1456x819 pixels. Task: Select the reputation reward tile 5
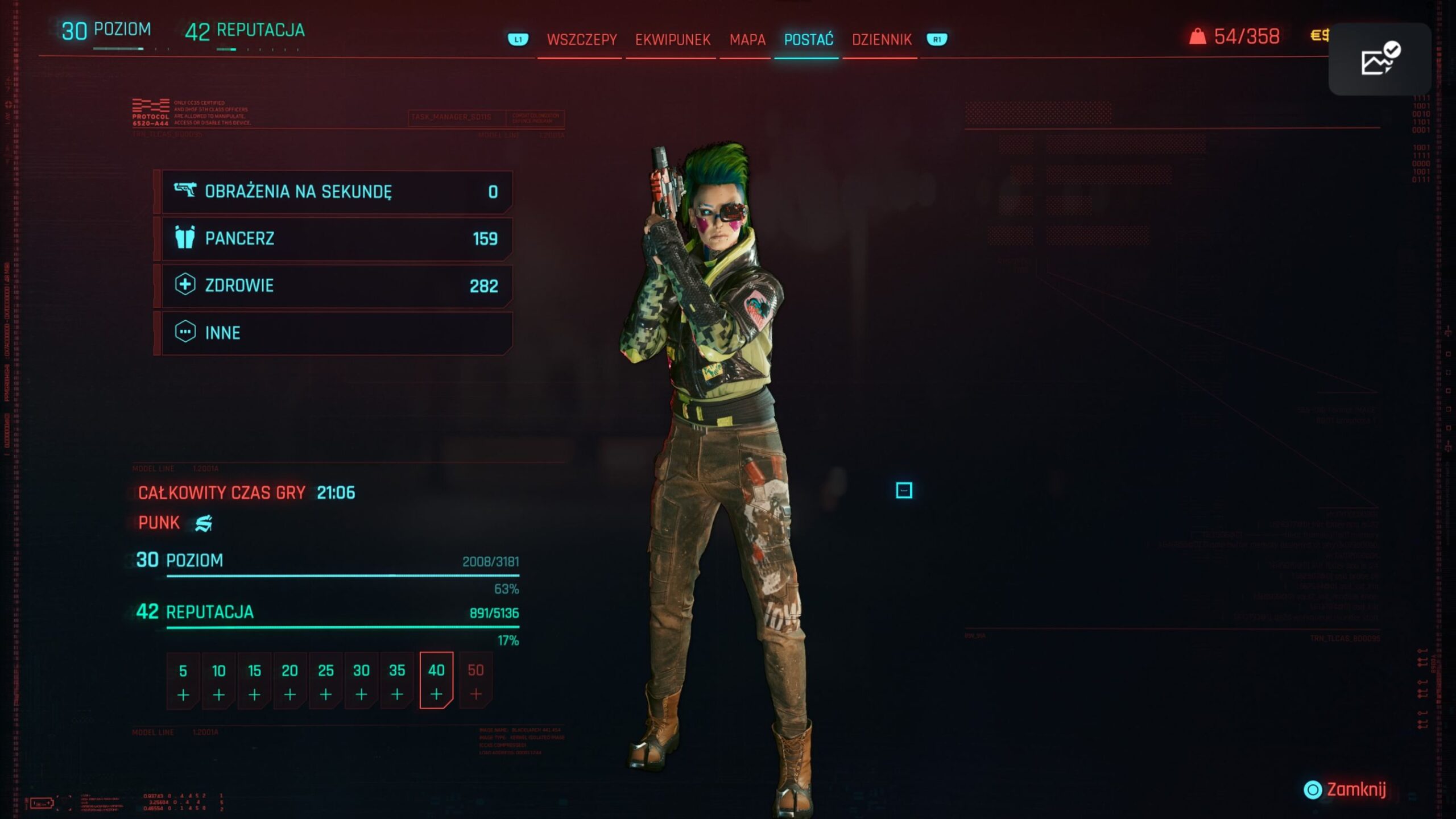(x=183, y=681)
